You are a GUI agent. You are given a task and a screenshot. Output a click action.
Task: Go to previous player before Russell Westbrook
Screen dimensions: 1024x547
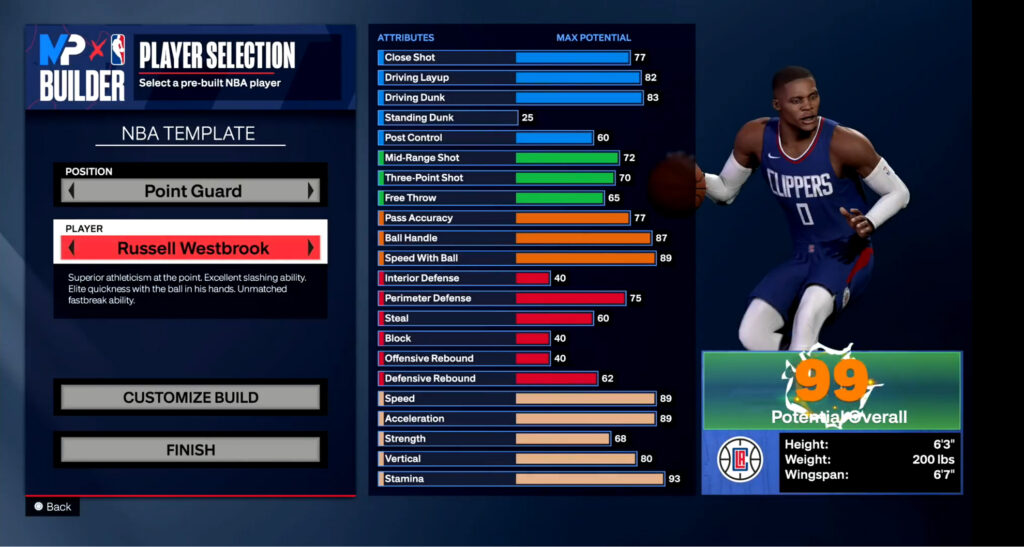69,248
